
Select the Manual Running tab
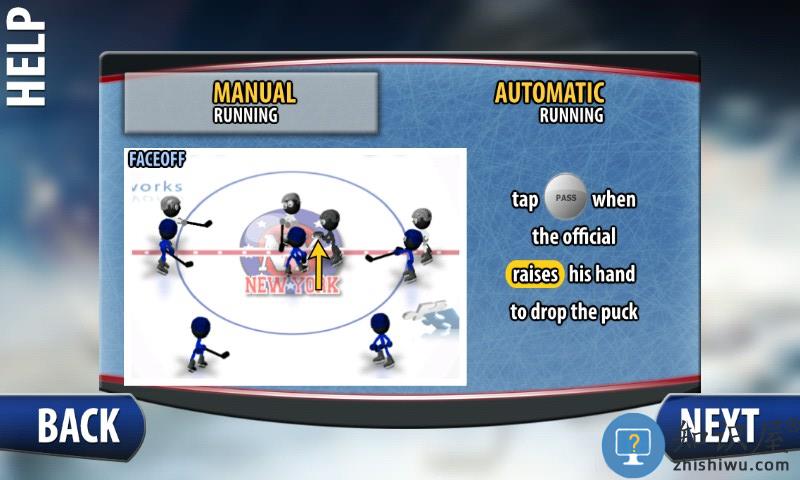point(251,102)
